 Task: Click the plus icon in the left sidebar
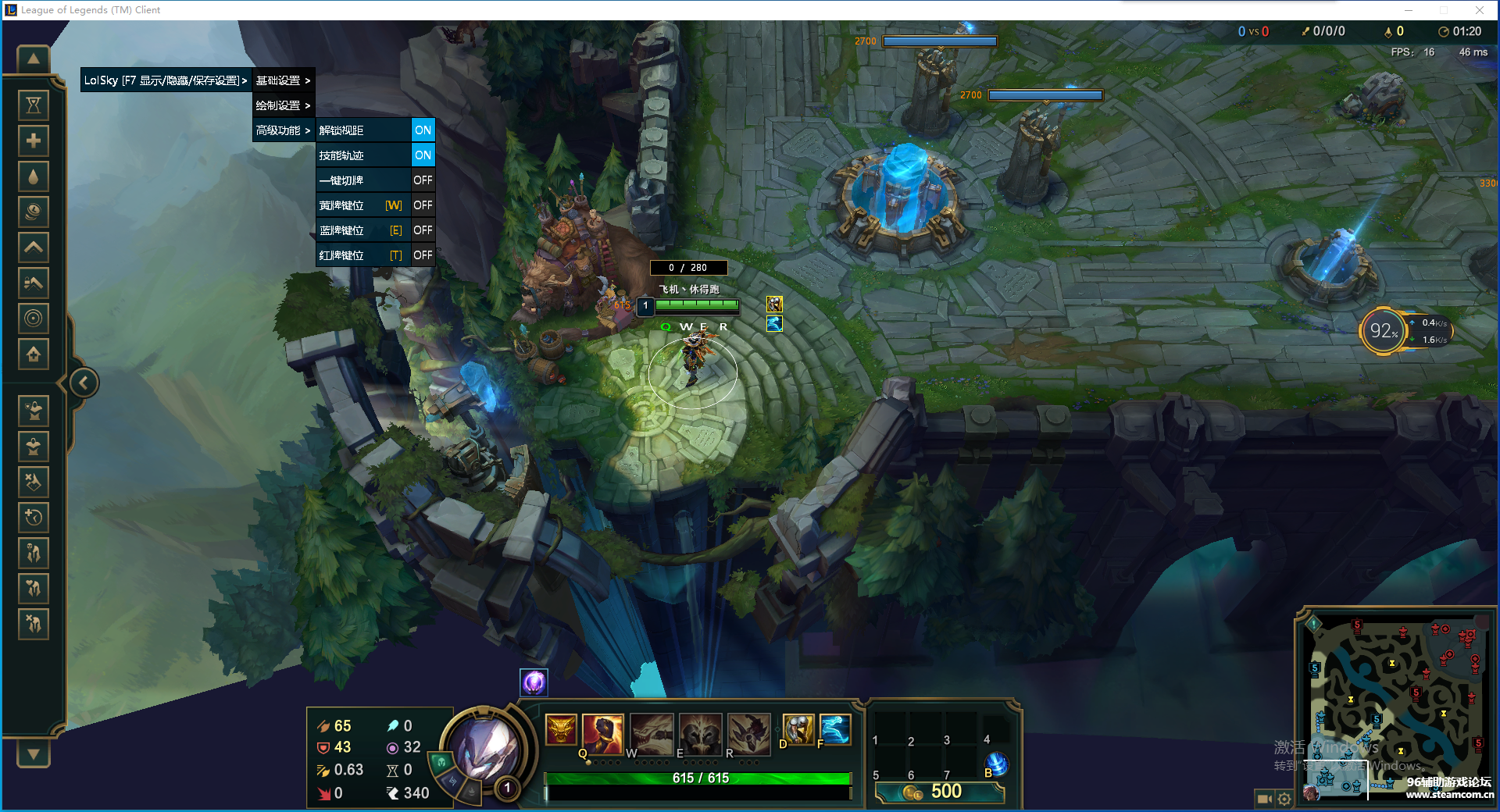point(33,140)
